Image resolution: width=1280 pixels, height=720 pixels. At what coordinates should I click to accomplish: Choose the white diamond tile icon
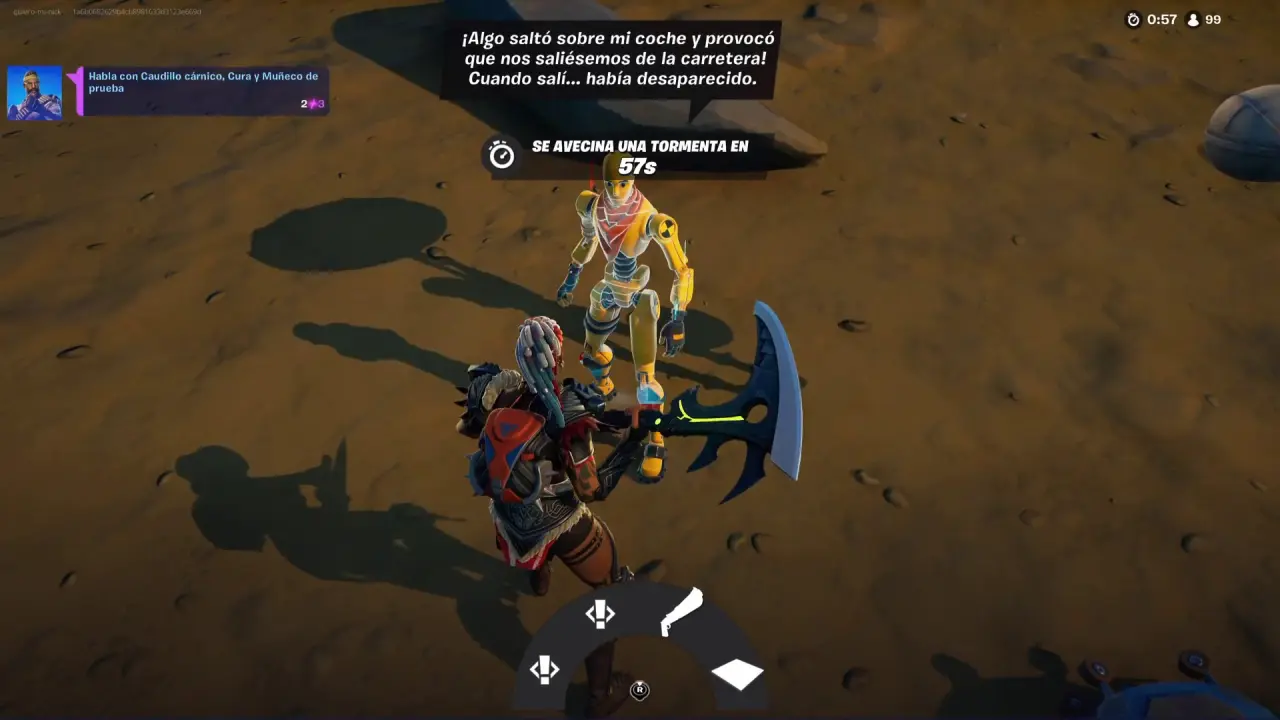(x=737, y=674)
